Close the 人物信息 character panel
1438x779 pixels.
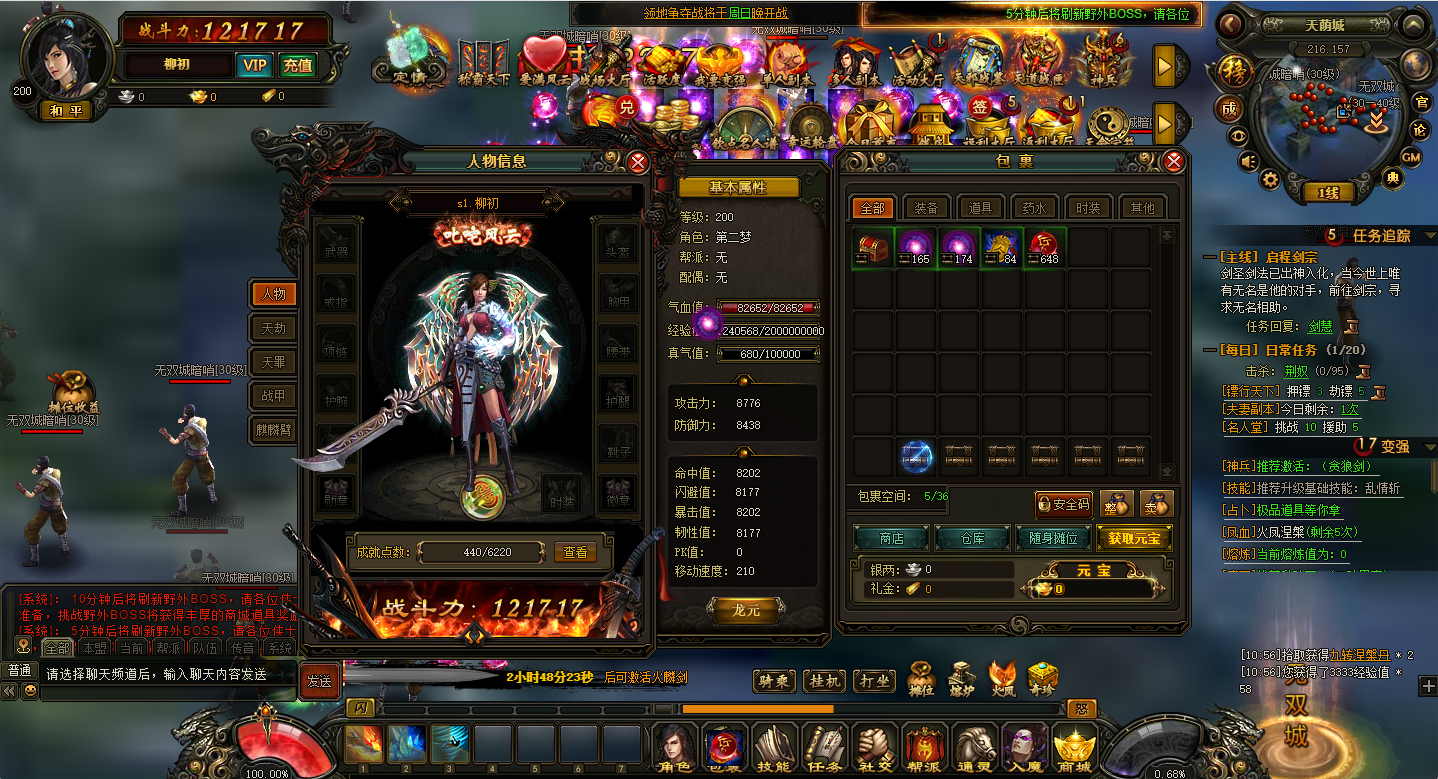(637, 161)
